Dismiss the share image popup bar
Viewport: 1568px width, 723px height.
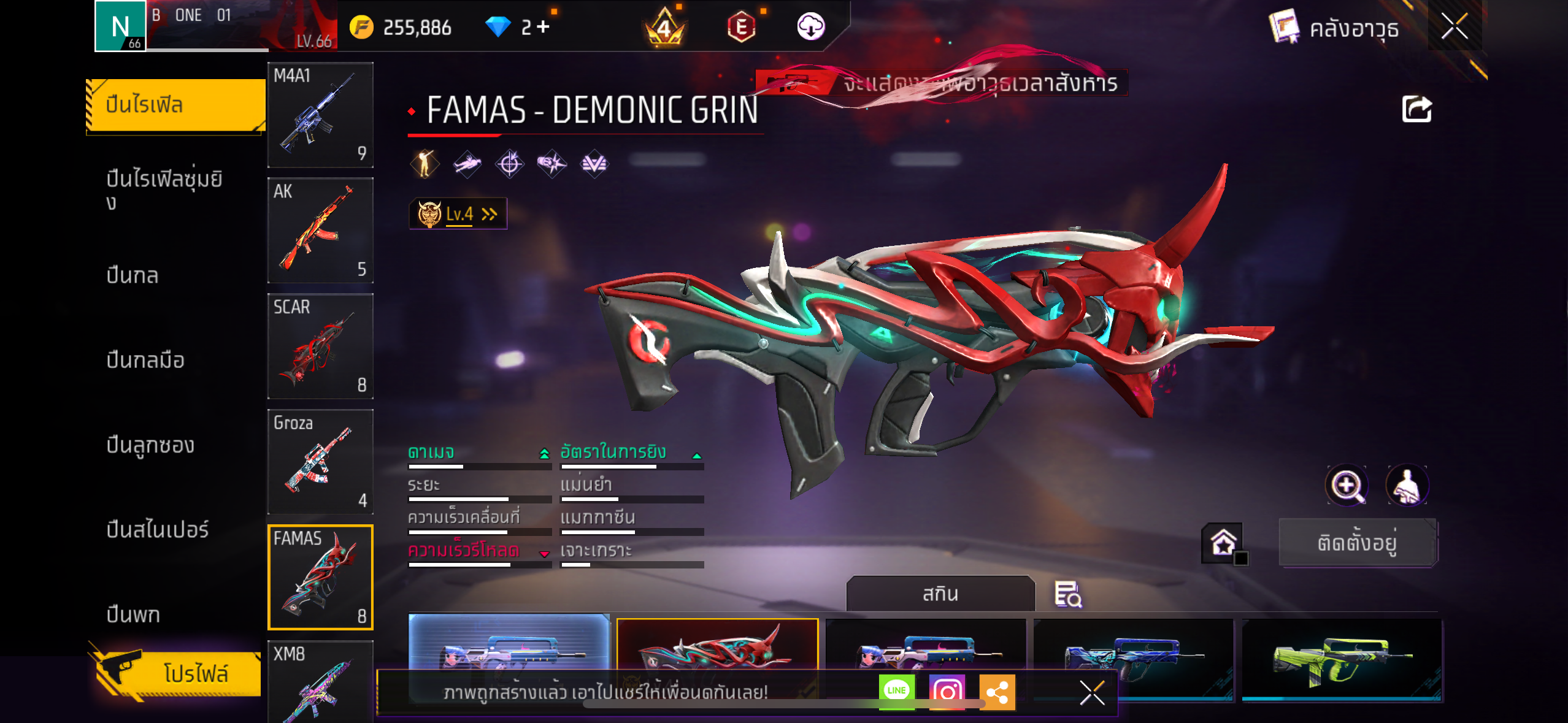(x=1092, y=693)
